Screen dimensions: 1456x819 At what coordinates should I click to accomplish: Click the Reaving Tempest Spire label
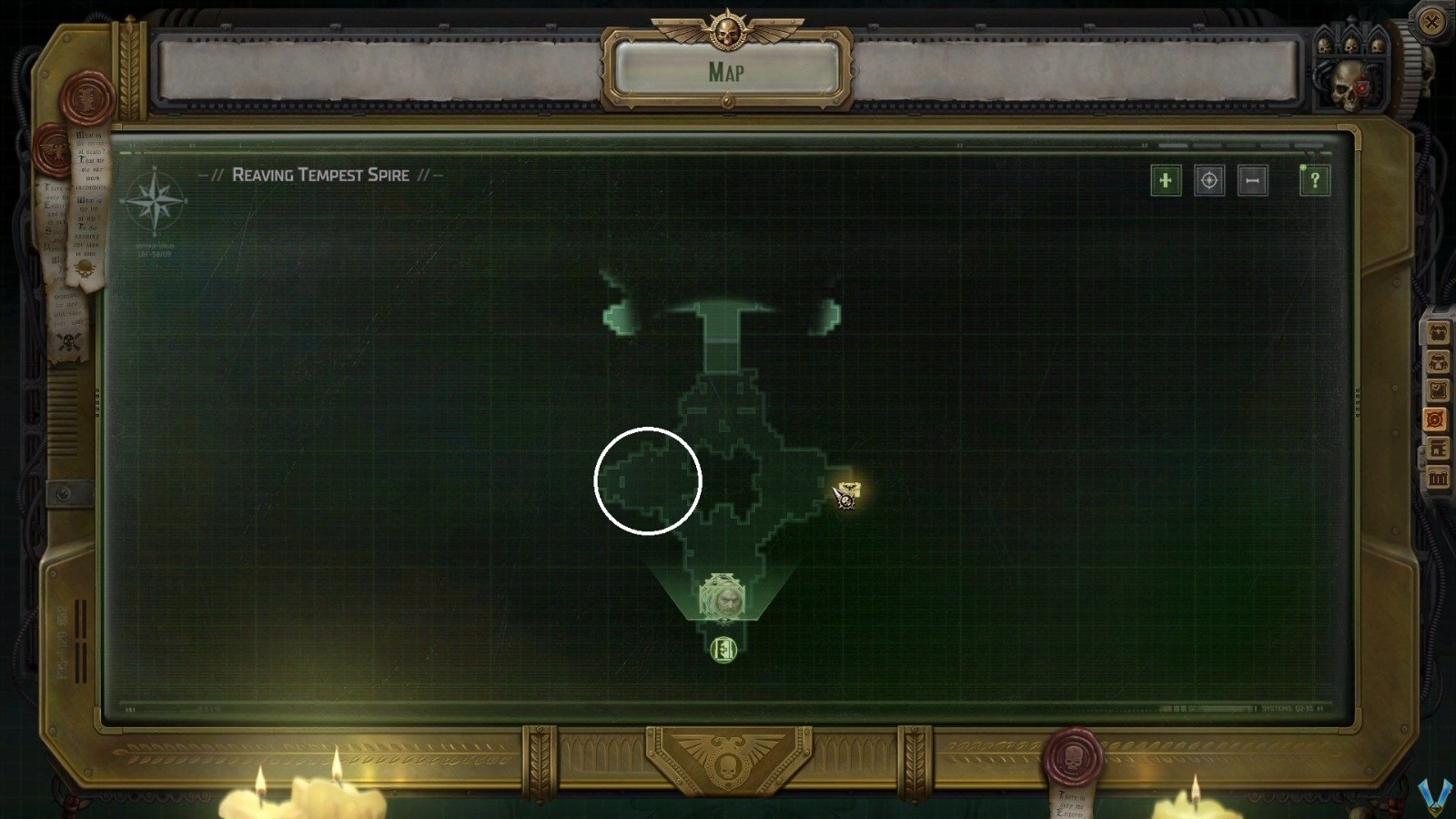tap(320, 176)
